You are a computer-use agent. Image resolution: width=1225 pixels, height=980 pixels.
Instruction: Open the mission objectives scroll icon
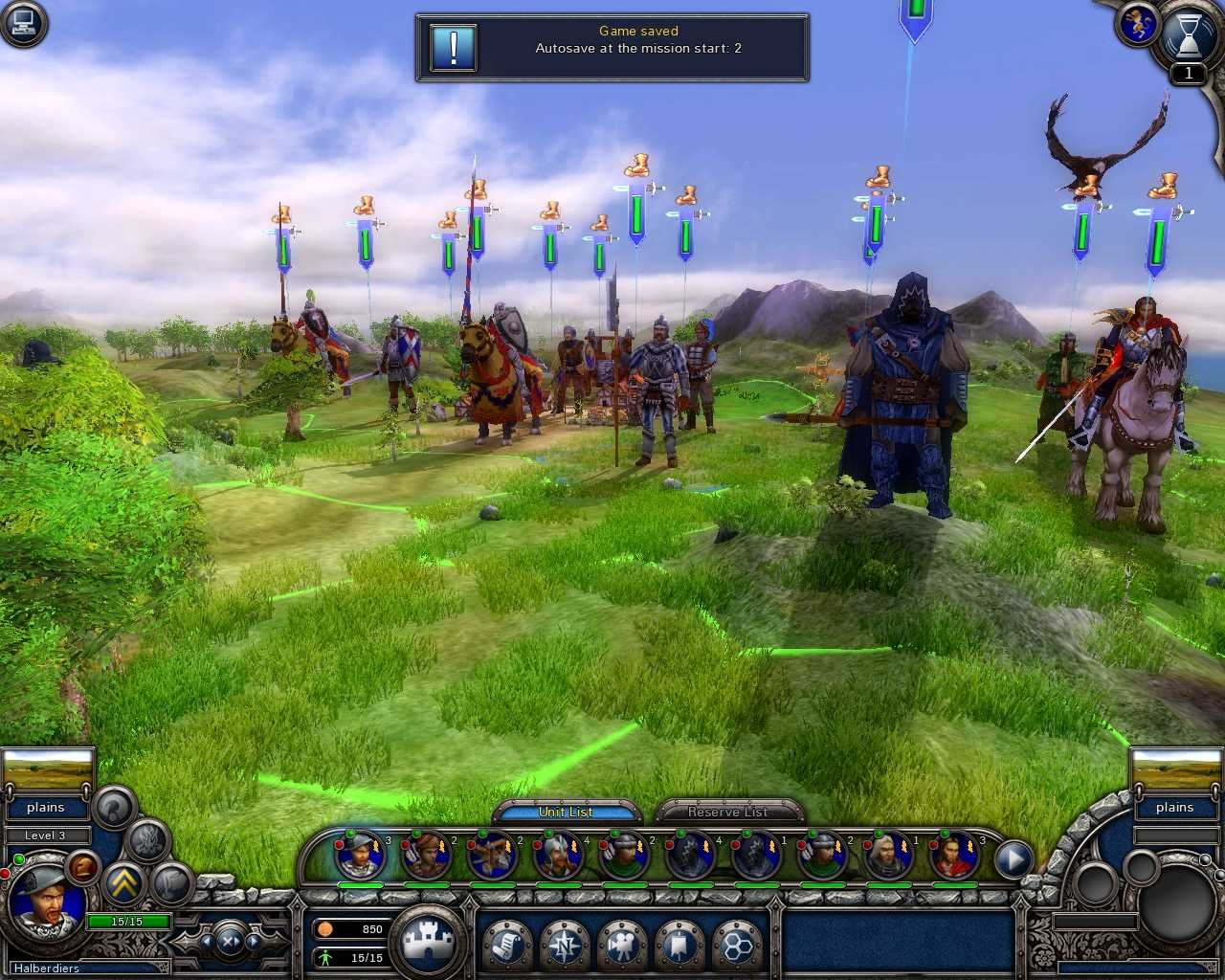click(x=505, y=946)
